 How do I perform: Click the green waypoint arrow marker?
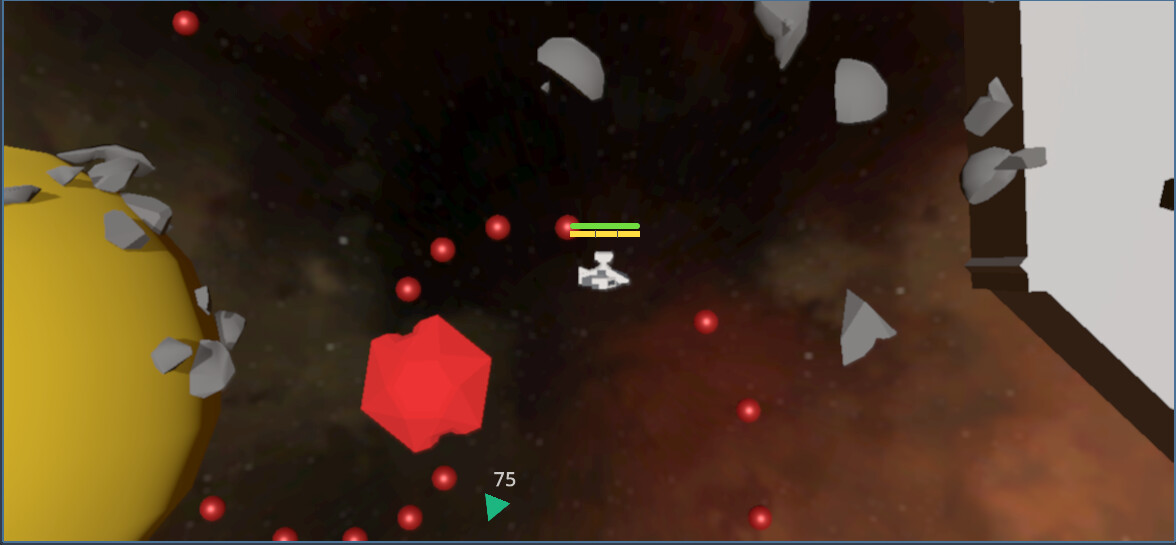point(495,506)
